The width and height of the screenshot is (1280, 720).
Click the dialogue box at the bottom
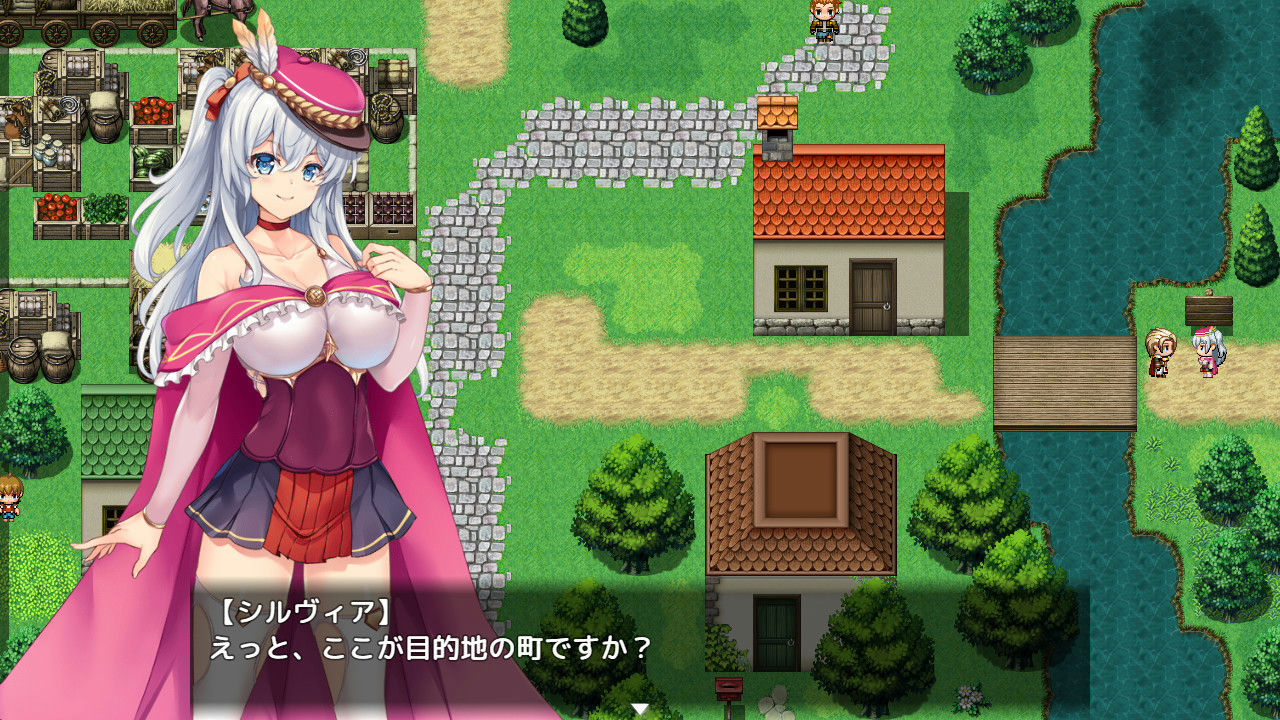640,655
